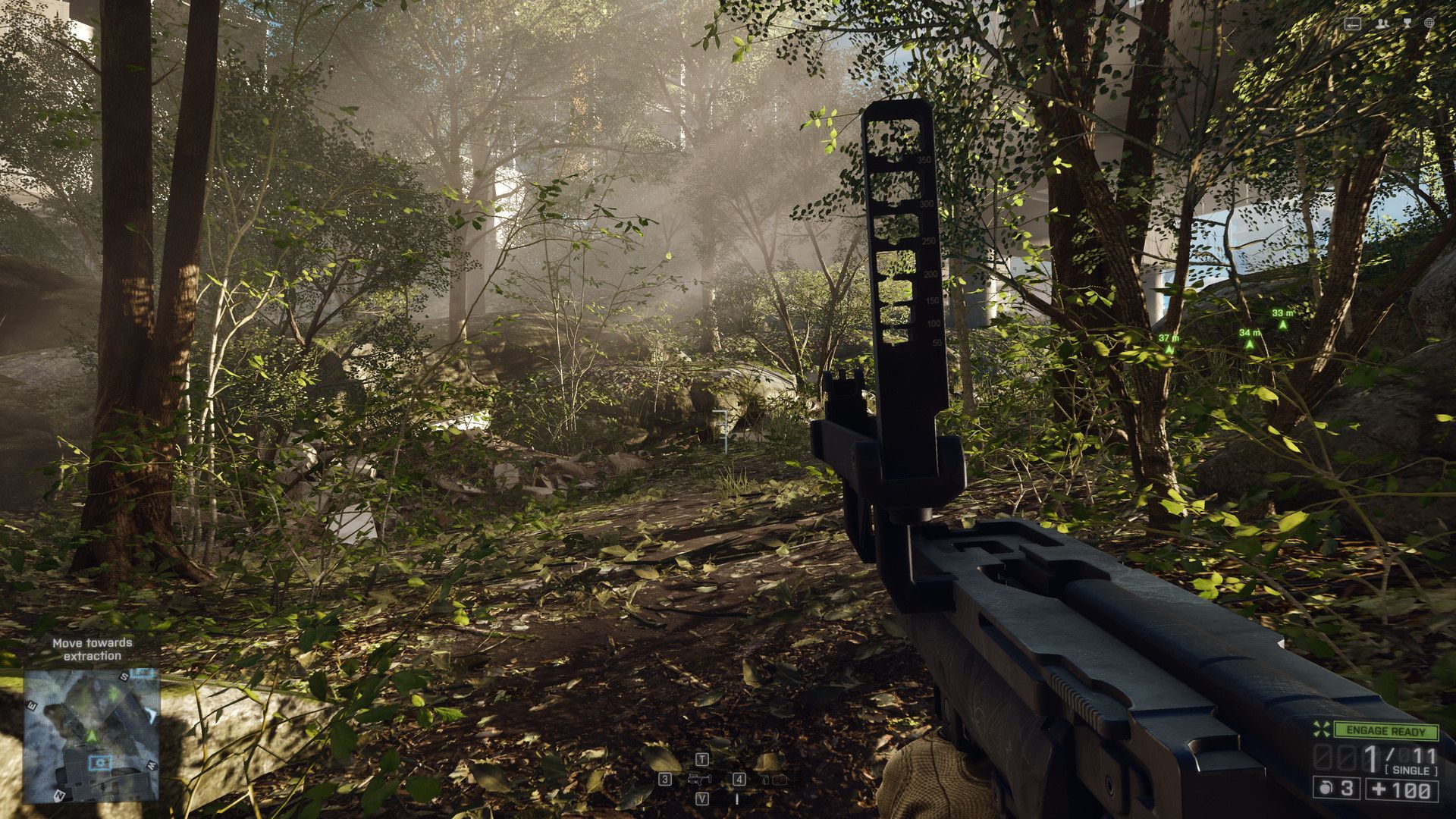
Task: Choose the knife melee icon
Action: [736, 799]
